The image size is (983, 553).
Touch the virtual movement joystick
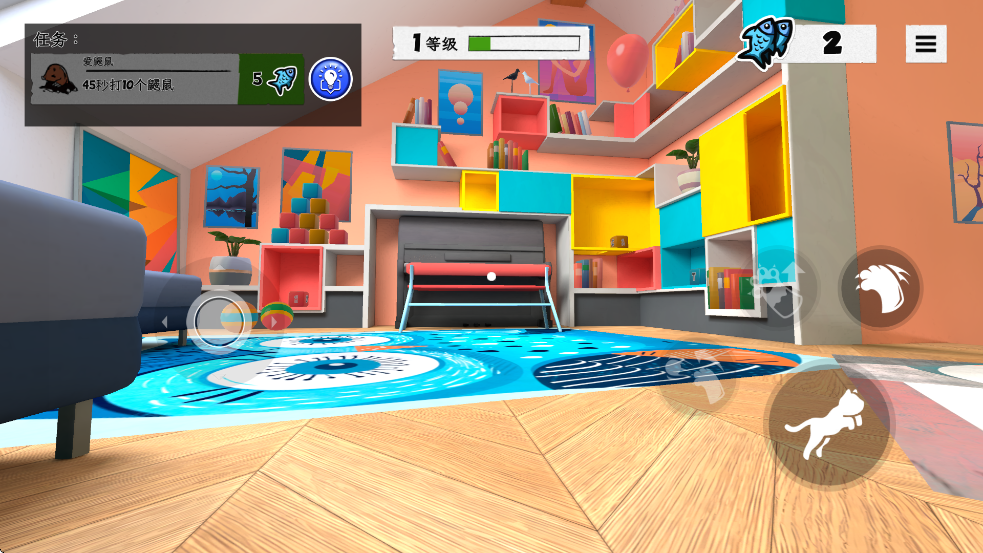click(x=218, y=320)
